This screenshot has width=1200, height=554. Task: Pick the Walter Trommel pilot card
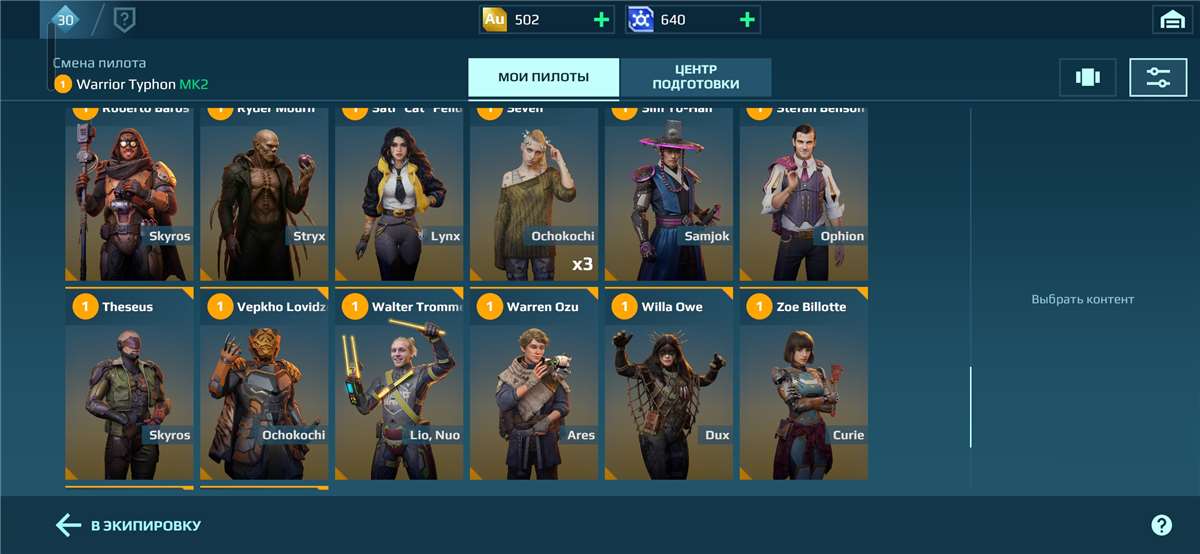[x=399, y=385]
